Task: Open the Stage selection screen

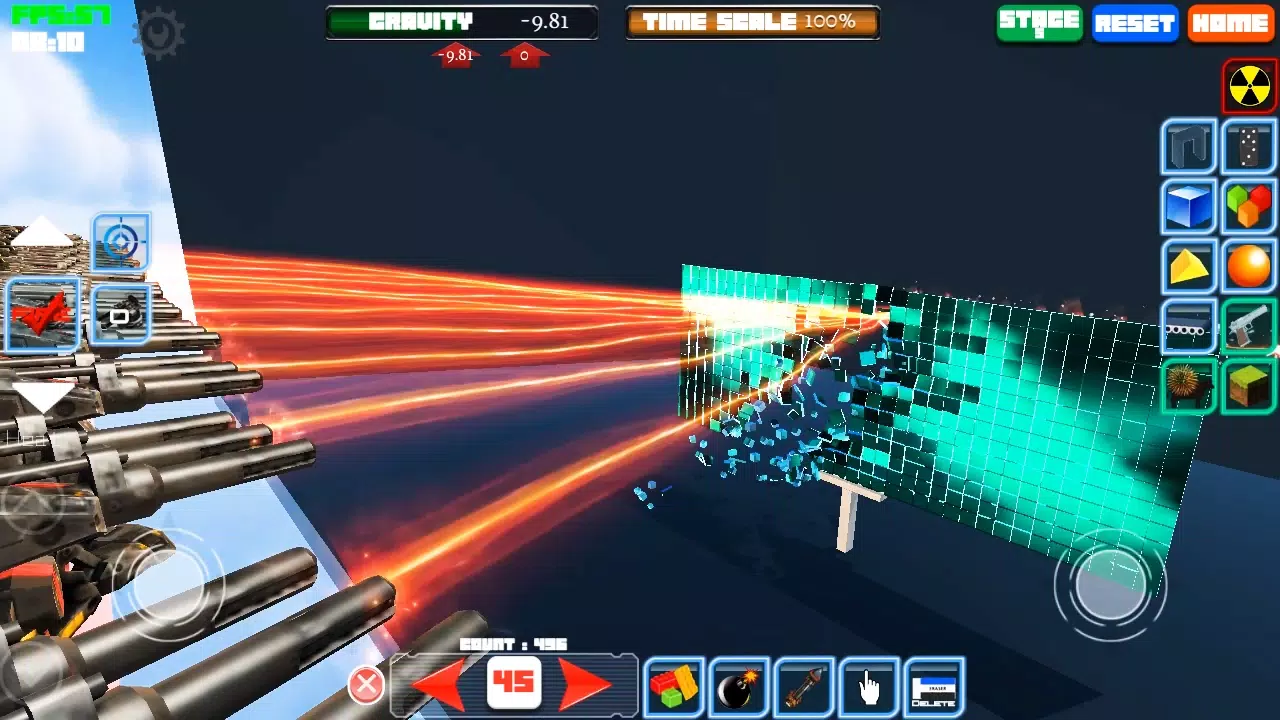Action: pyautogui.click(x=1038, y=24)
